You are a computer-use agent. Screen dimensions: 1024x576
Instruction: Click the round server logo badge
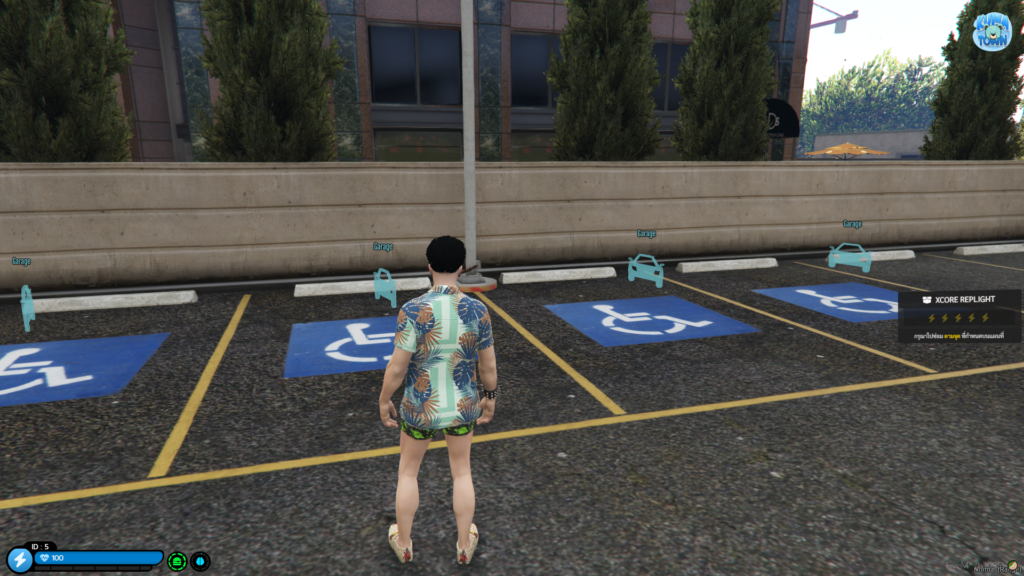coord(991,31)
